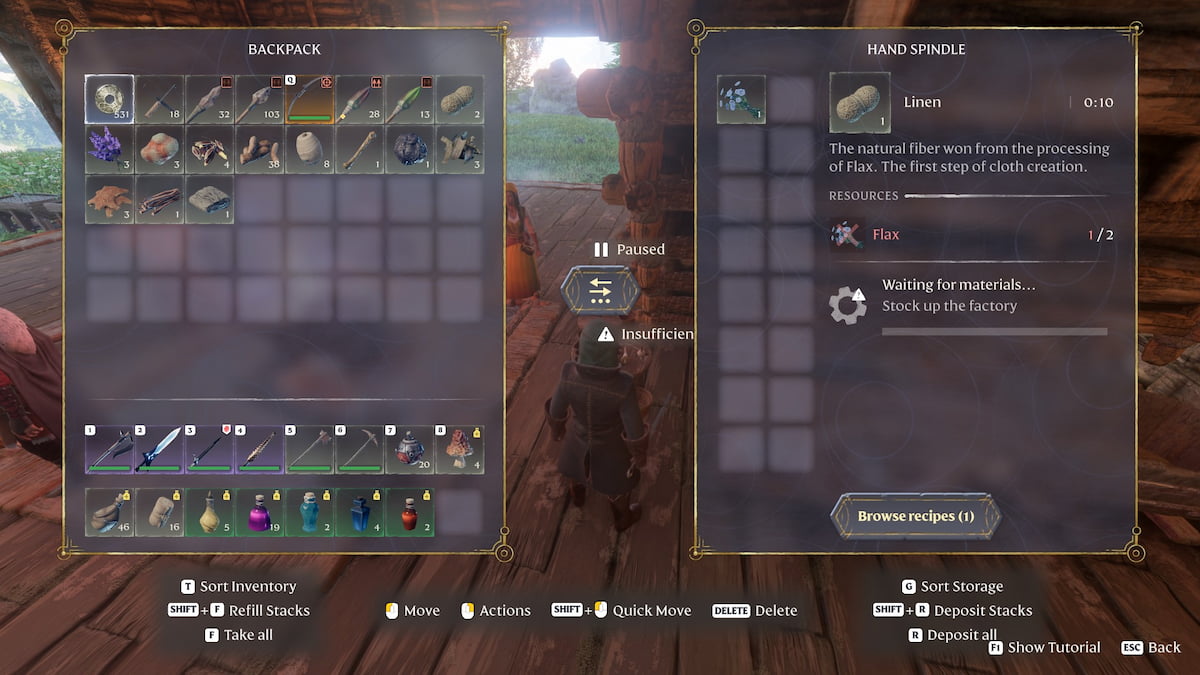Select the blue sword in hotbar slot 2
Viewport: 1200px width, 675px height.
(x=159, y=449)
